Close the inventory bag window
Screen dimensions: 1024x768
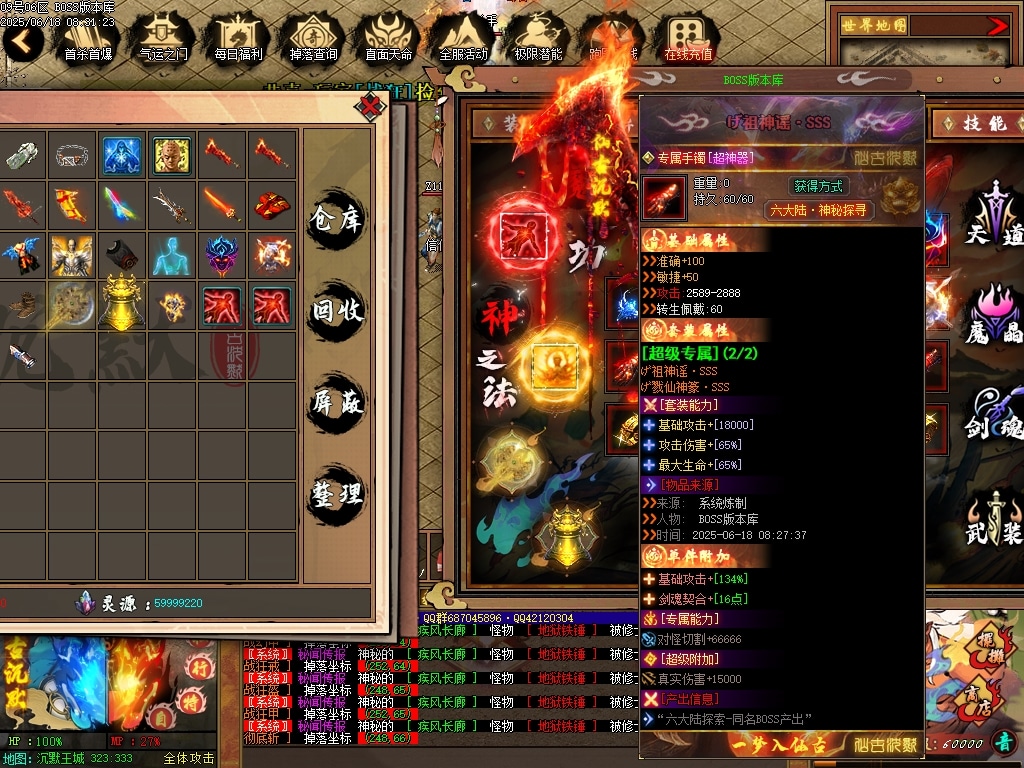[x=372, y=105]
